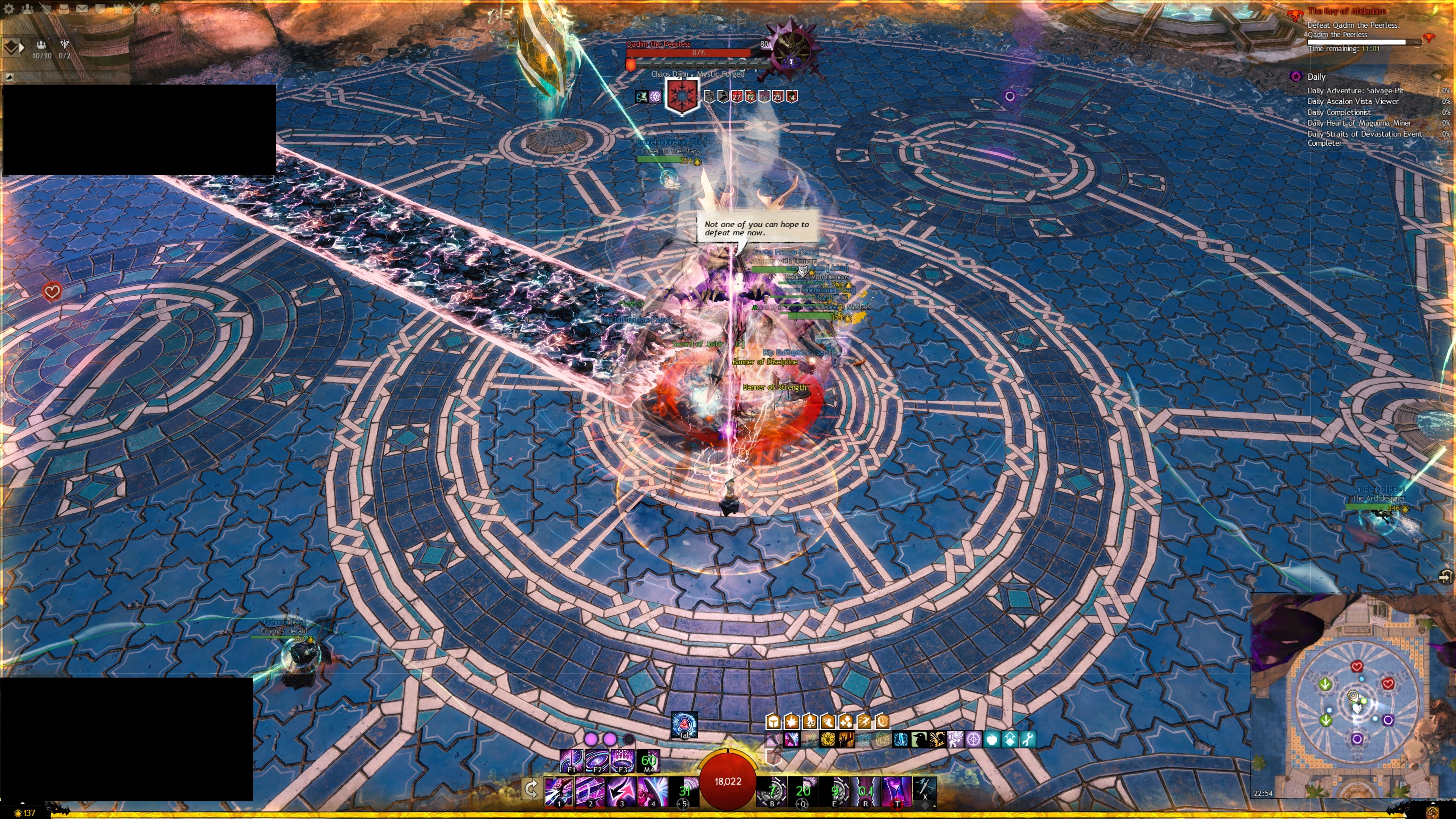This screenshot has width=1456, height=819.
Task: Click the Daily achievements star icon
Action: pyautogui.click(x=1296, y=76)
